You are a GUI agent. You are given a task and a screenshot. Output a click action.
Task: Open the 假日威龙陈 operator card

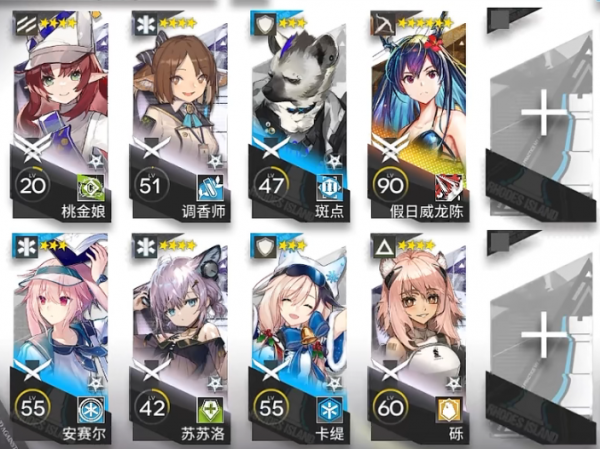[x=418, y=110]
